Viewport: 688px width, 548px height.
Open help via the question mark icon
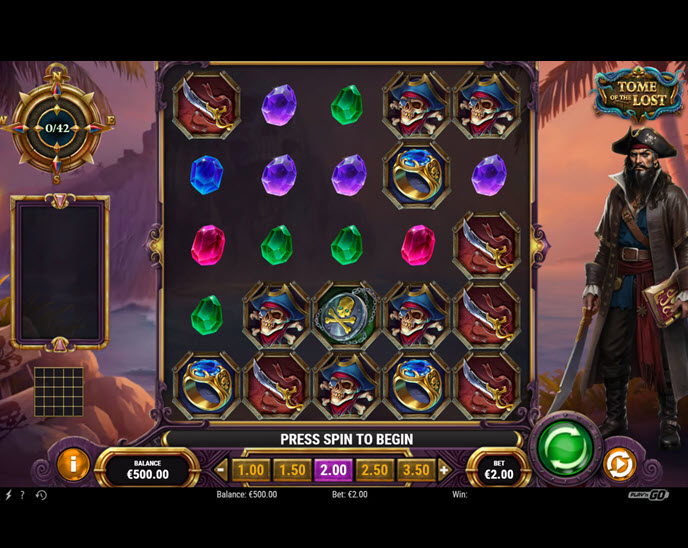pyautogui.click(x=22, y=495)
